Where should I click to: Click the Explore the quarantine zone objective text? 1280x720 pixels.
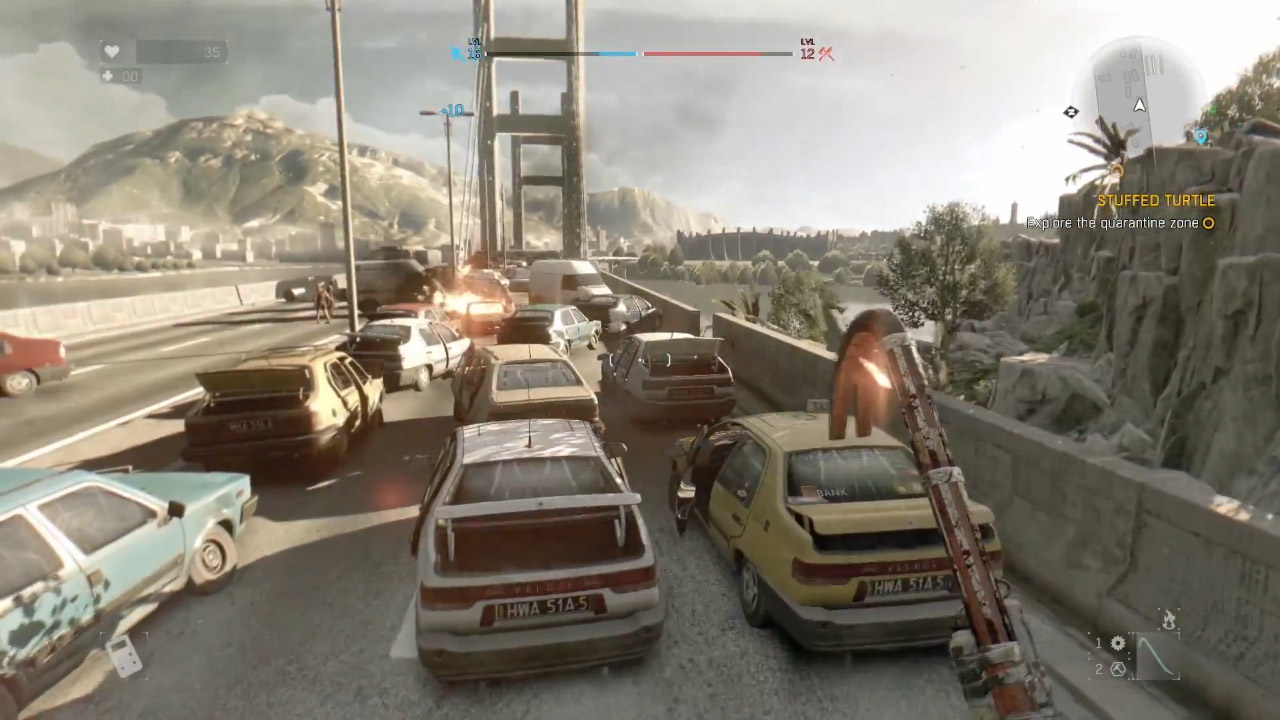pos(1110,223)
